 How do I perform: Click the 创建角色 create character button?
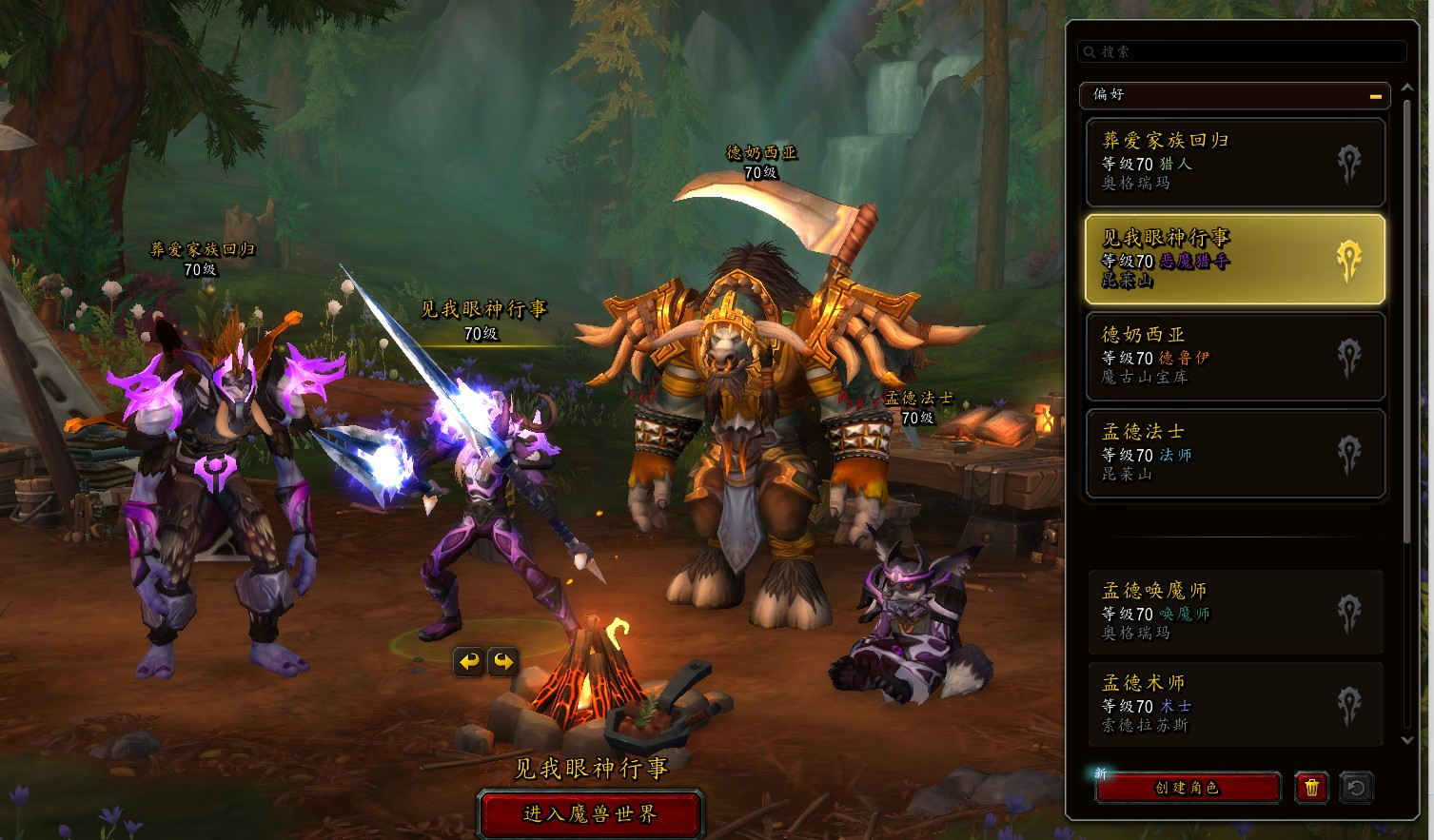point(1187,788)
